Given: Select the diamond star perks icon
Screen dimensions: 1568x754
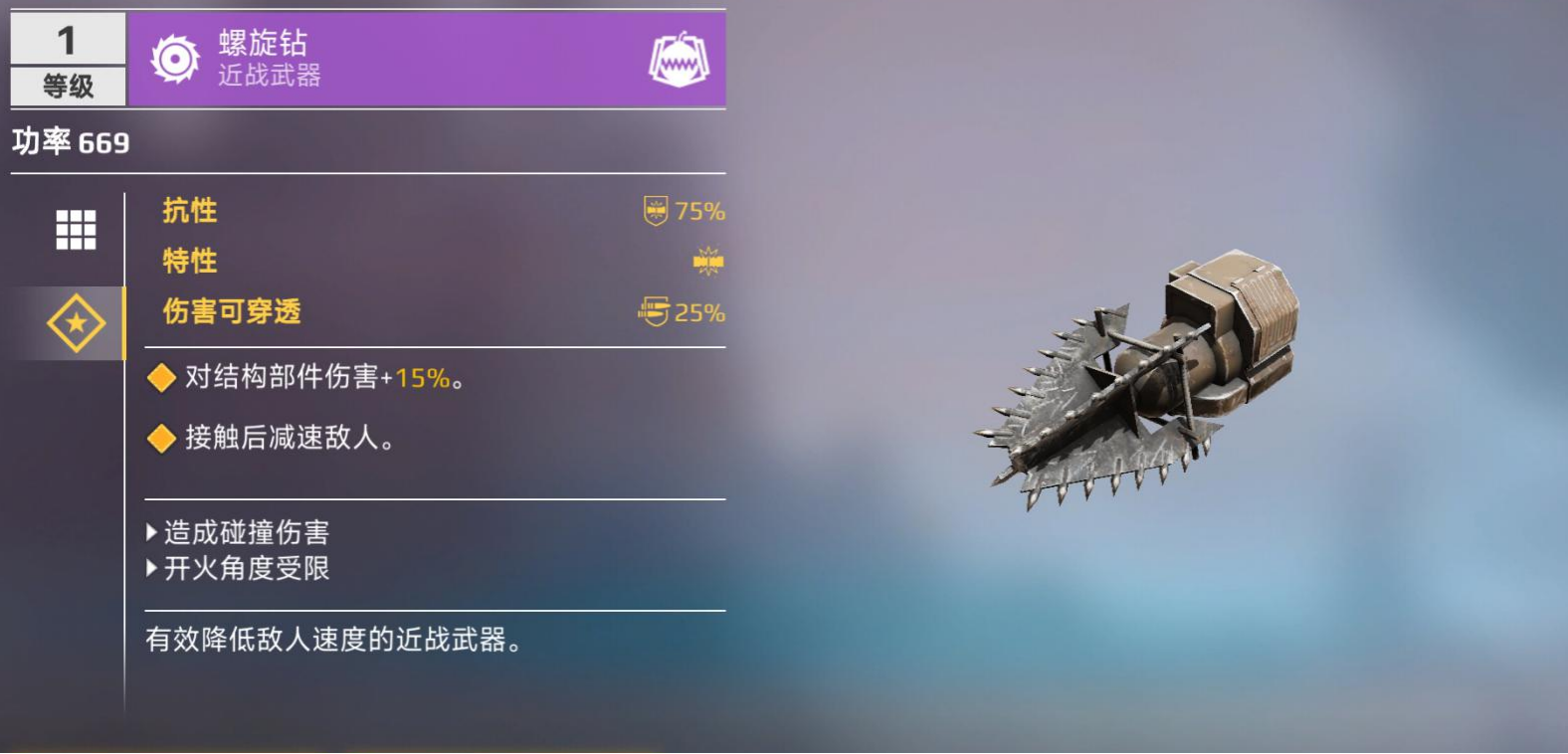Looking at the screenshot, I should point(74,320).
